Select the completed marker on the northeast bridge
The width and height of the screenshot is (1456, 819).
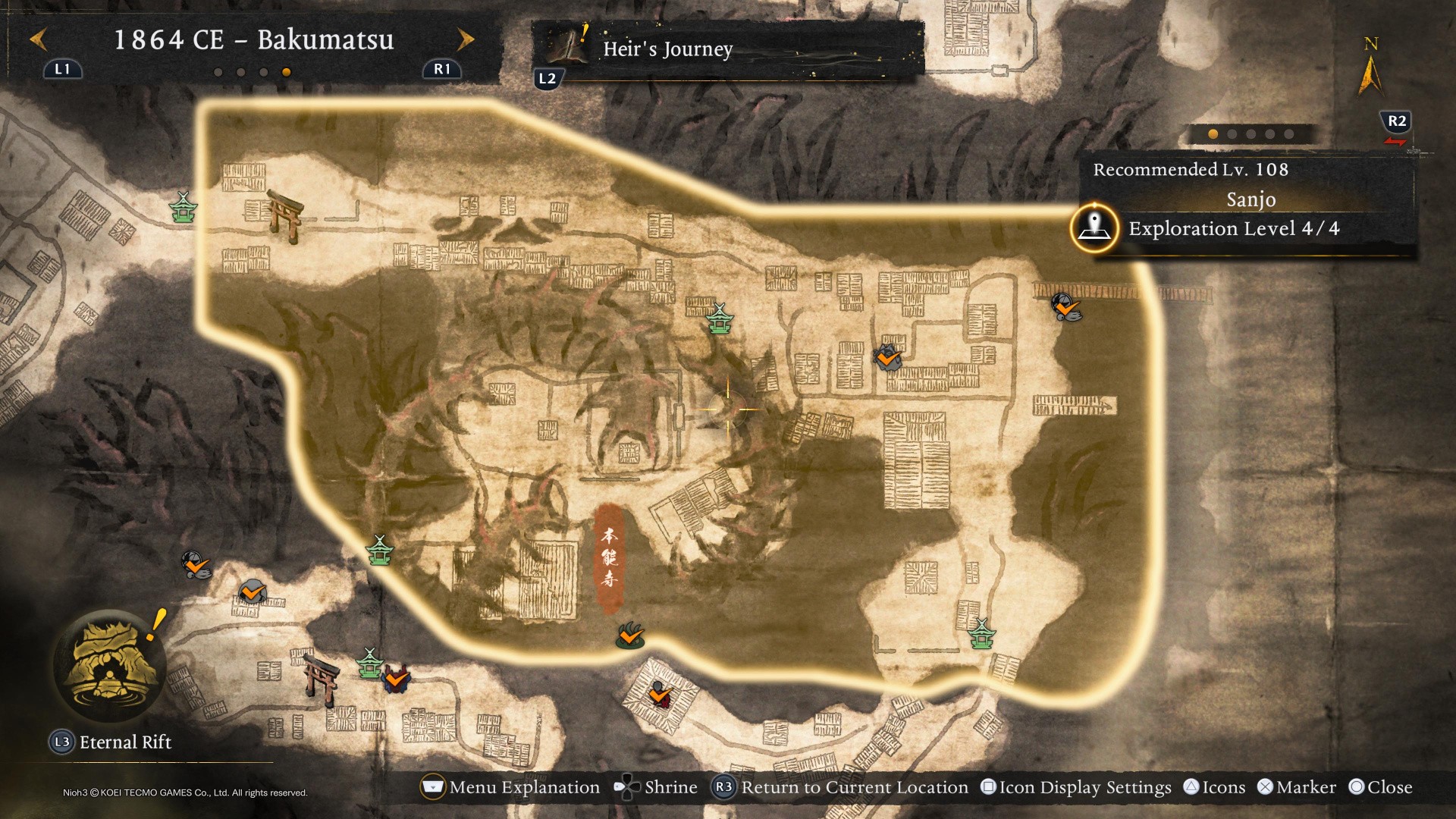[1065, 307]
